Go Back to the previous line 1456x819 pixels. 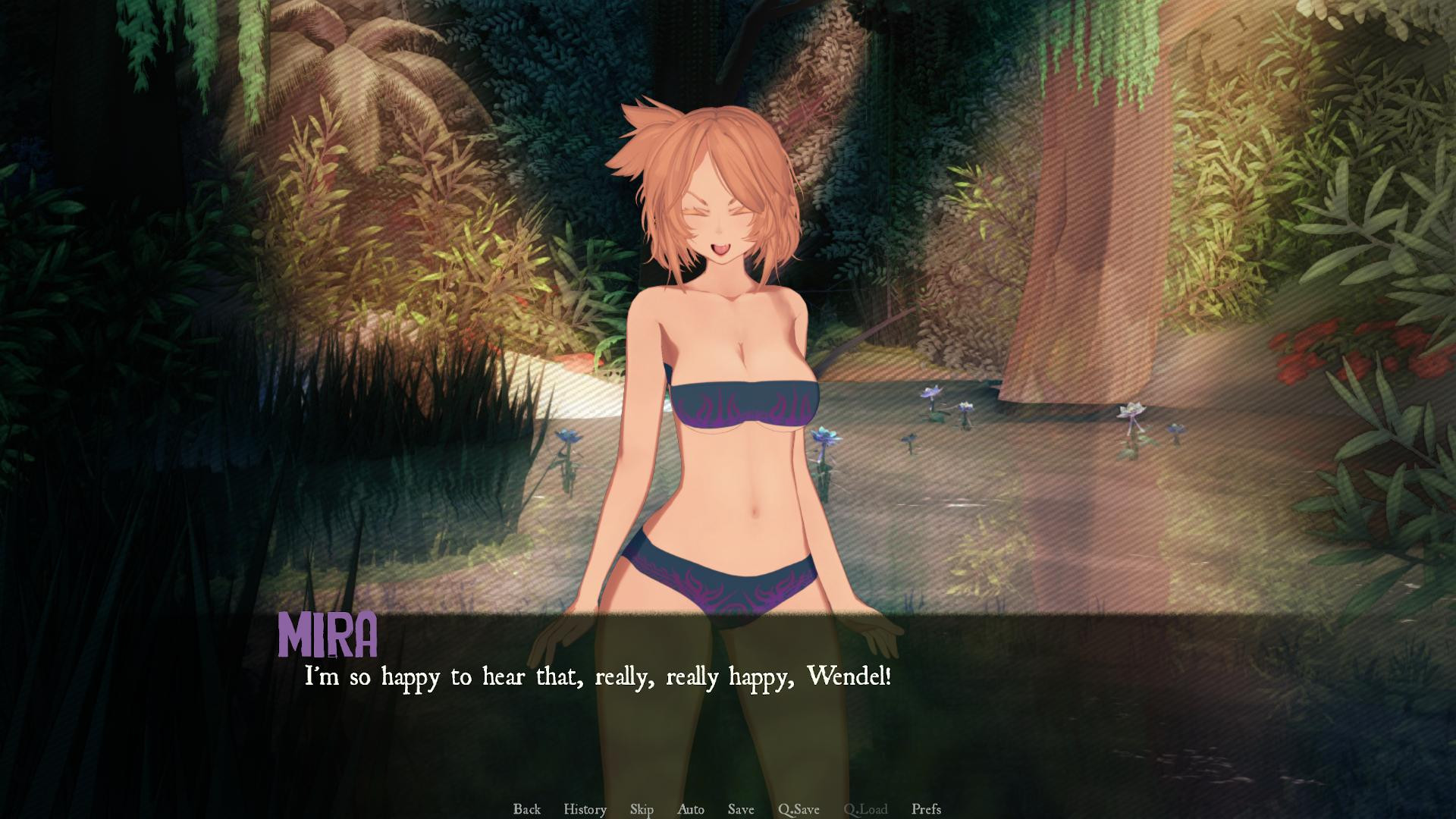[x=526, y=809]
